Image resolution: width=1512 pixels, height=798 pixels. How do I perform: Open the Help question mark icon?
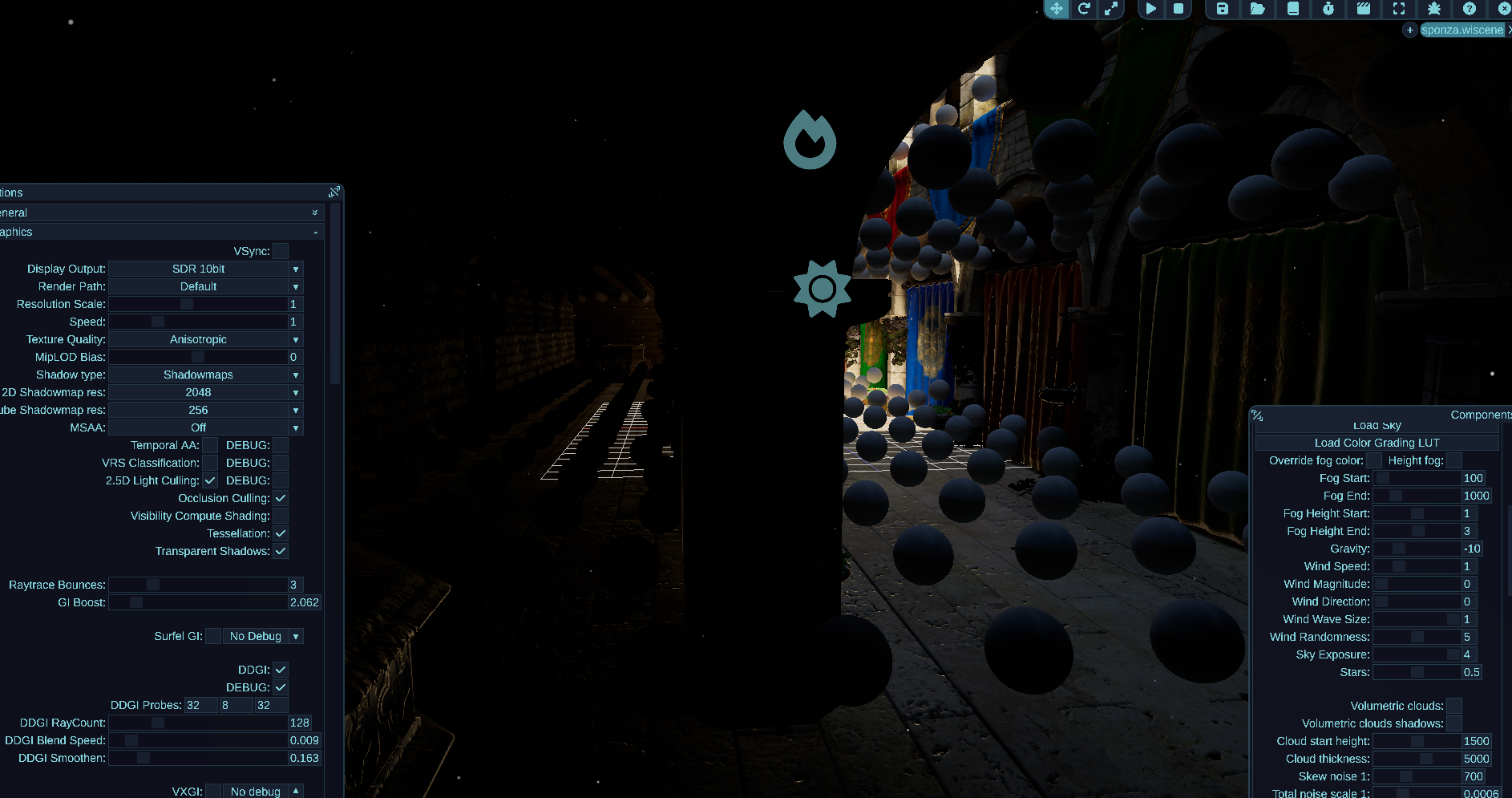pyautogui.click(x=1470, y=9)
